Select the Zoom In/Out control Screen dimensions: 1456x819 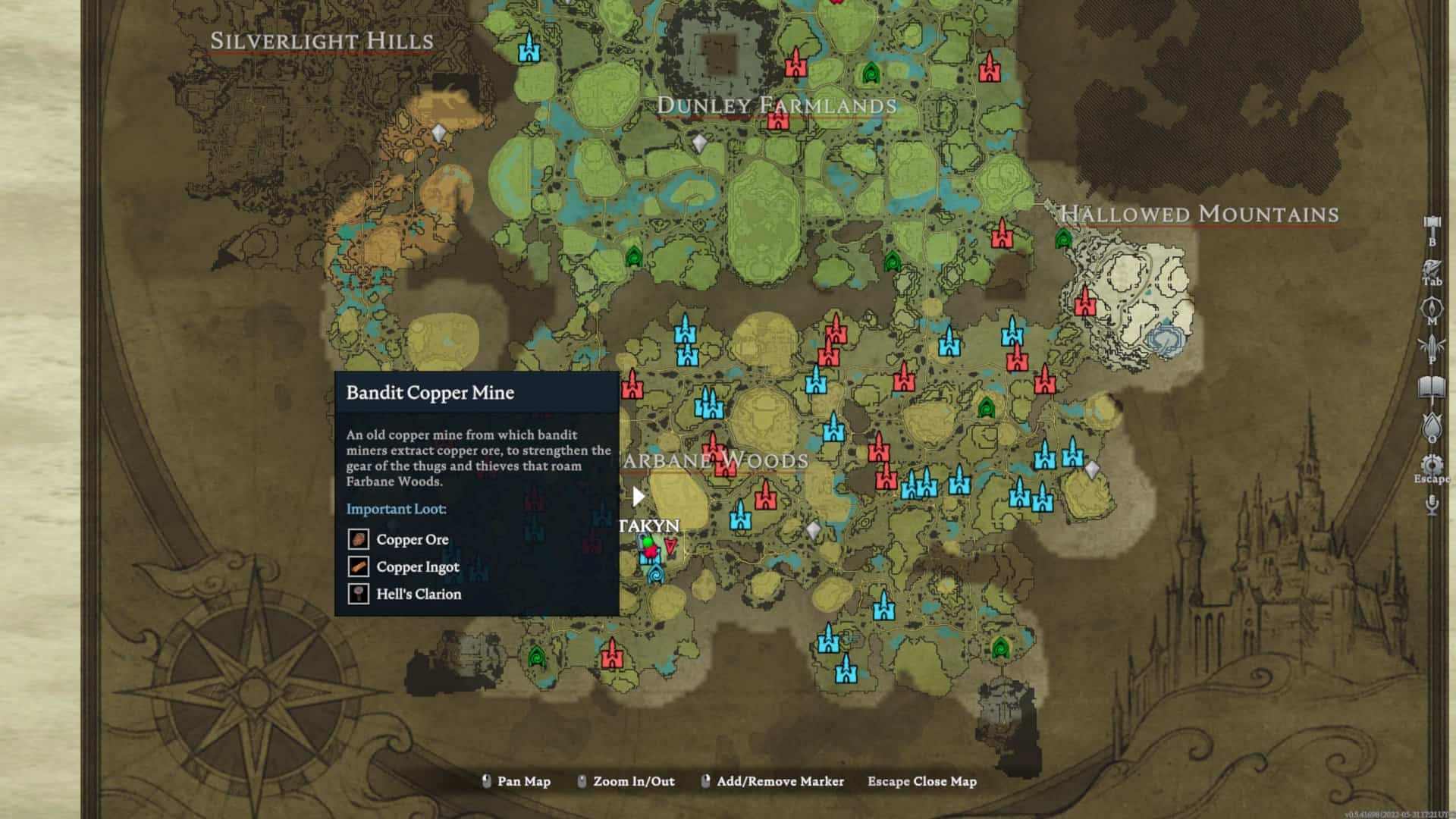tap(634, 781)
